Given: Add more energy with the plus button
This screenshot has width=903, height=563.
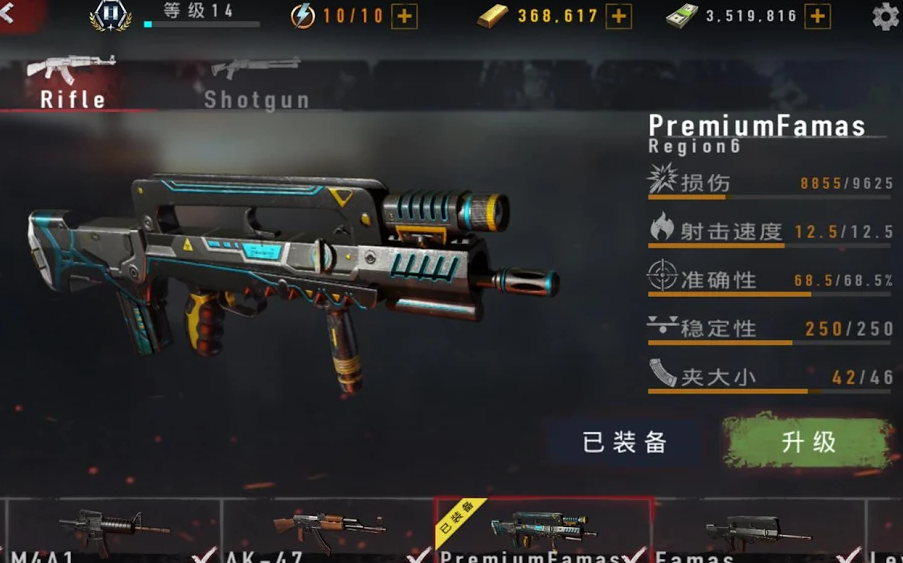Looking at the screenshot, I should [404, 16].
